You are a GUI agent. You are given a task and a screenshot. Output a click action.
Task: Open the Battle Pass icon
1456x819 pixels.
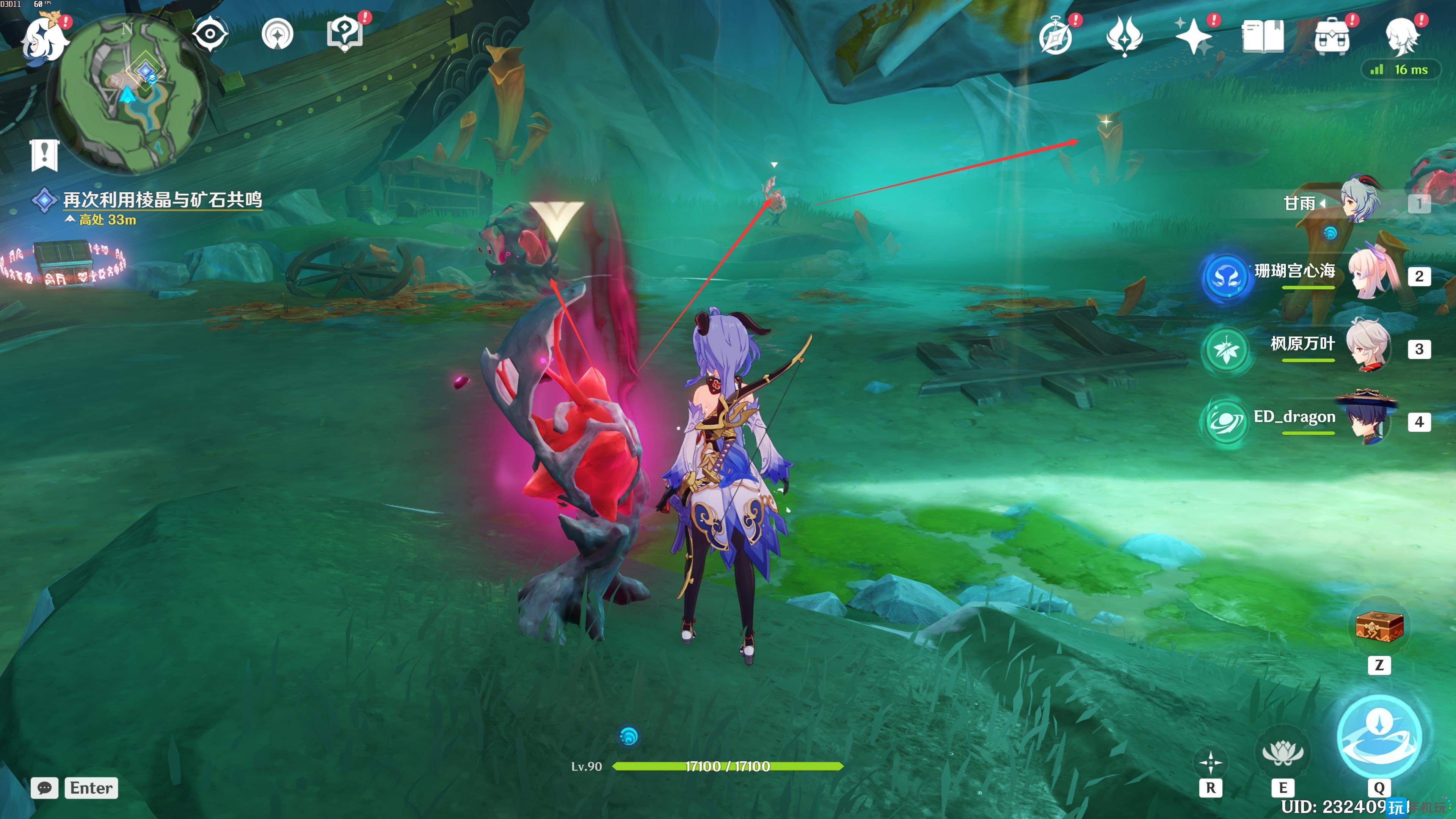(x=1124, y=36)
